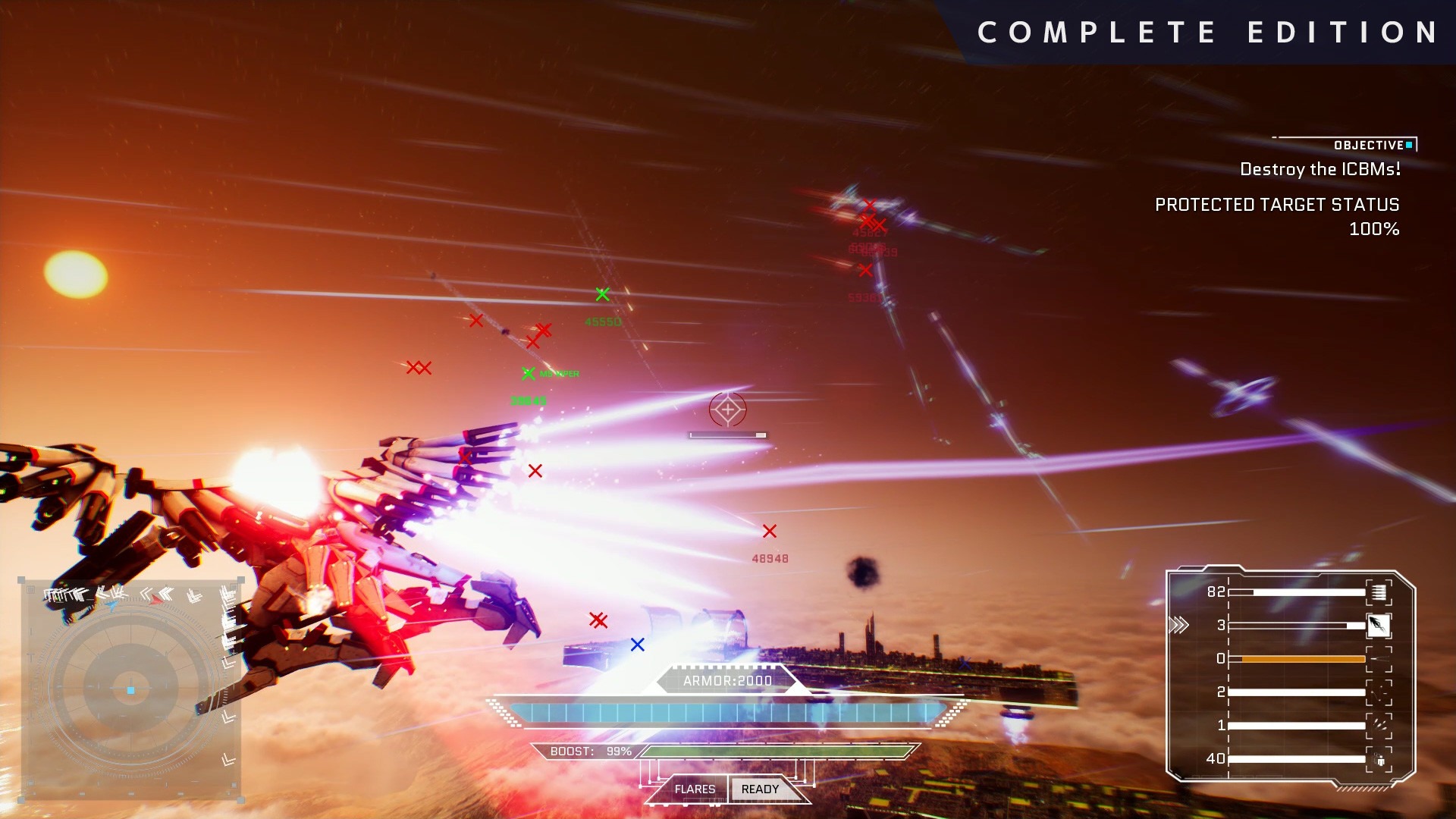The image size is (1456, 819).
Task: Select the depleted orange weapon's rocket icon
Action: pos(1379,659)
